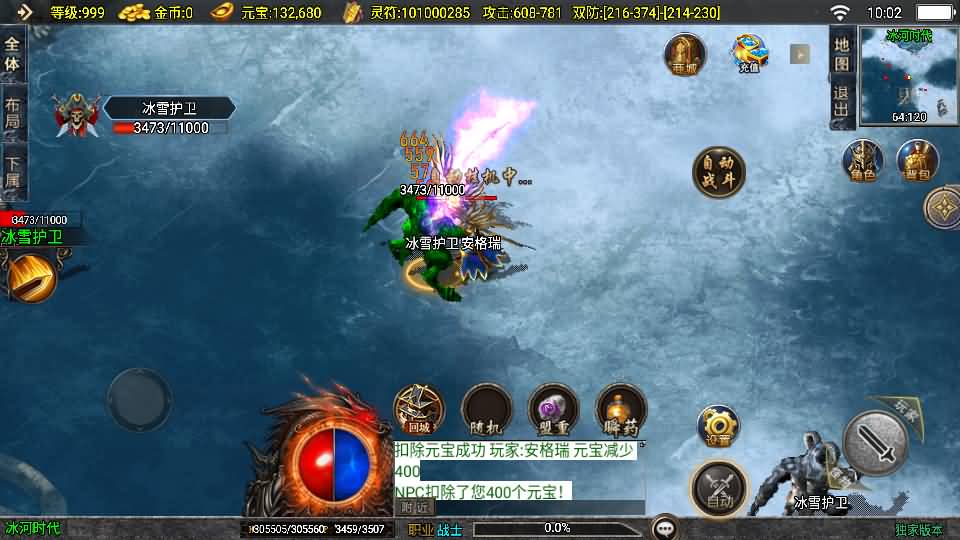Open the 主城 main city icon

pyautogui.click(x=685, y=55)
